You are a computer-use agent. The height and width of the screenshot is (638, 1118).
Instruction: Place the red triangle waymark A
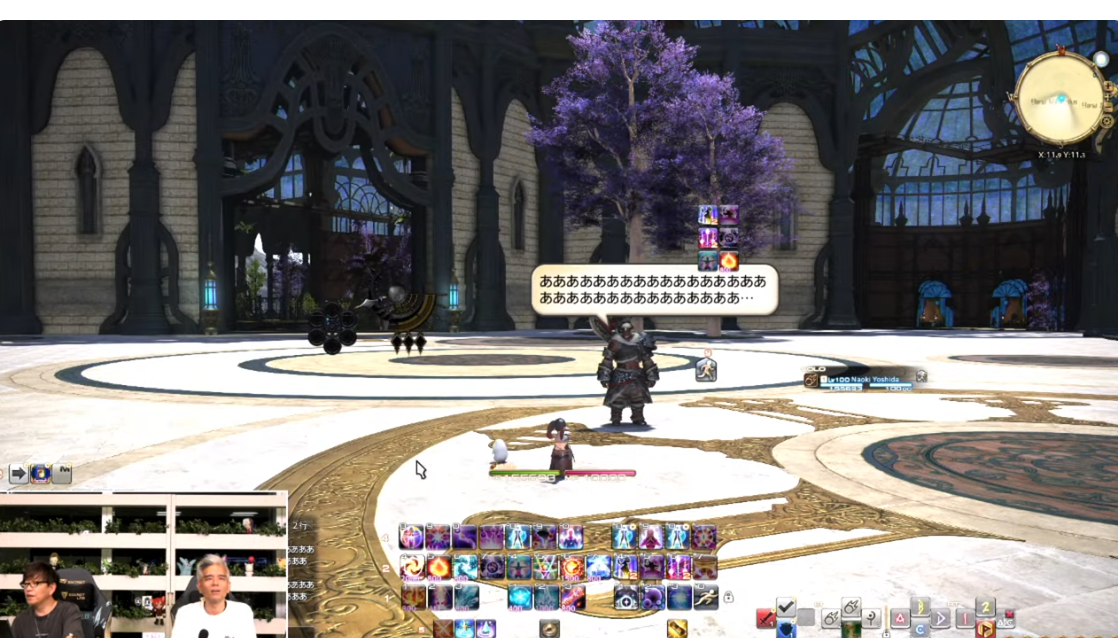pyautogui.click(x=899, y=618)
